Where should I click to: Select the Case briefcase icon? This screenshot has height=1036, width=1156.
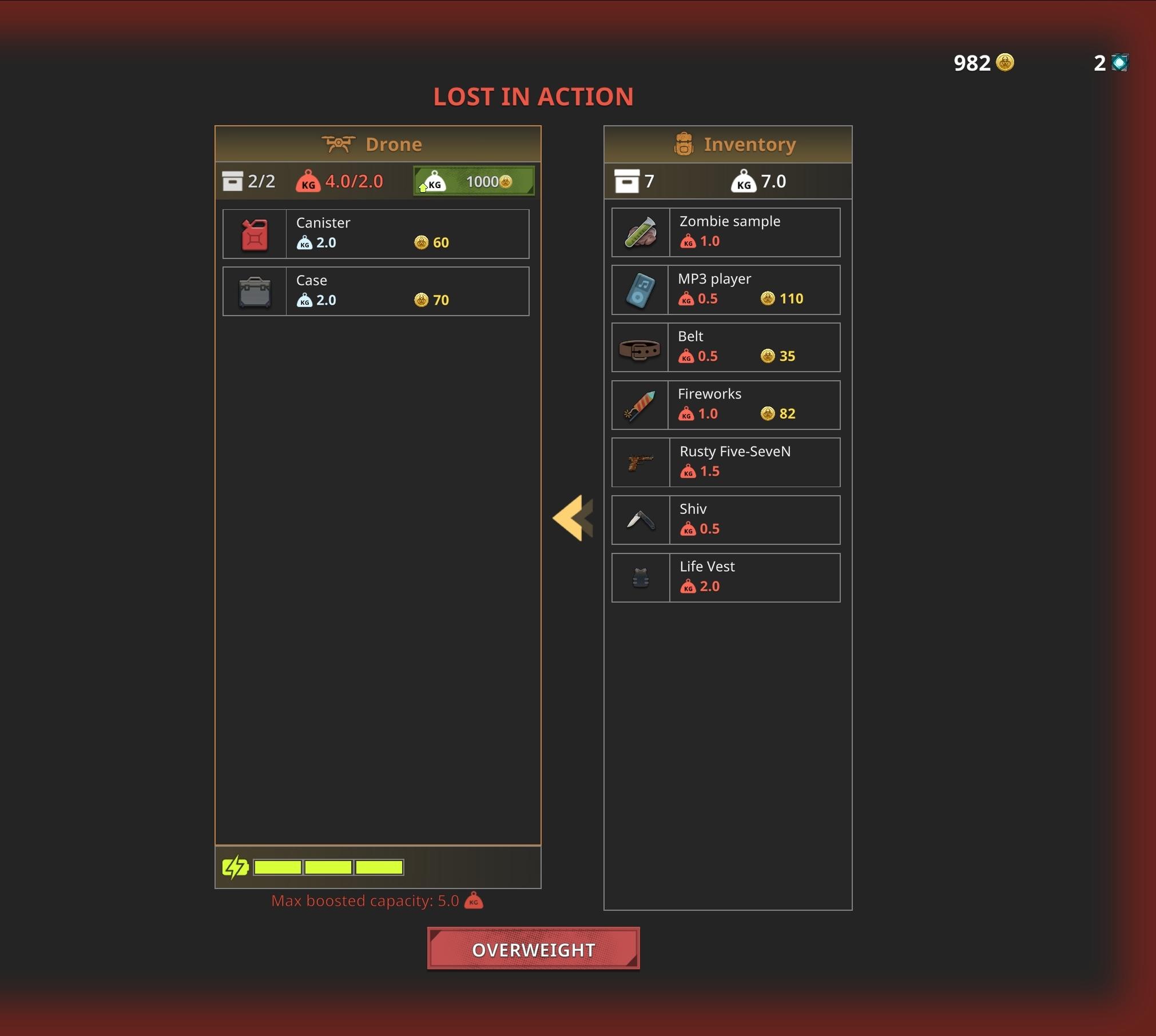pyautogui.click(x=254, y=292)
